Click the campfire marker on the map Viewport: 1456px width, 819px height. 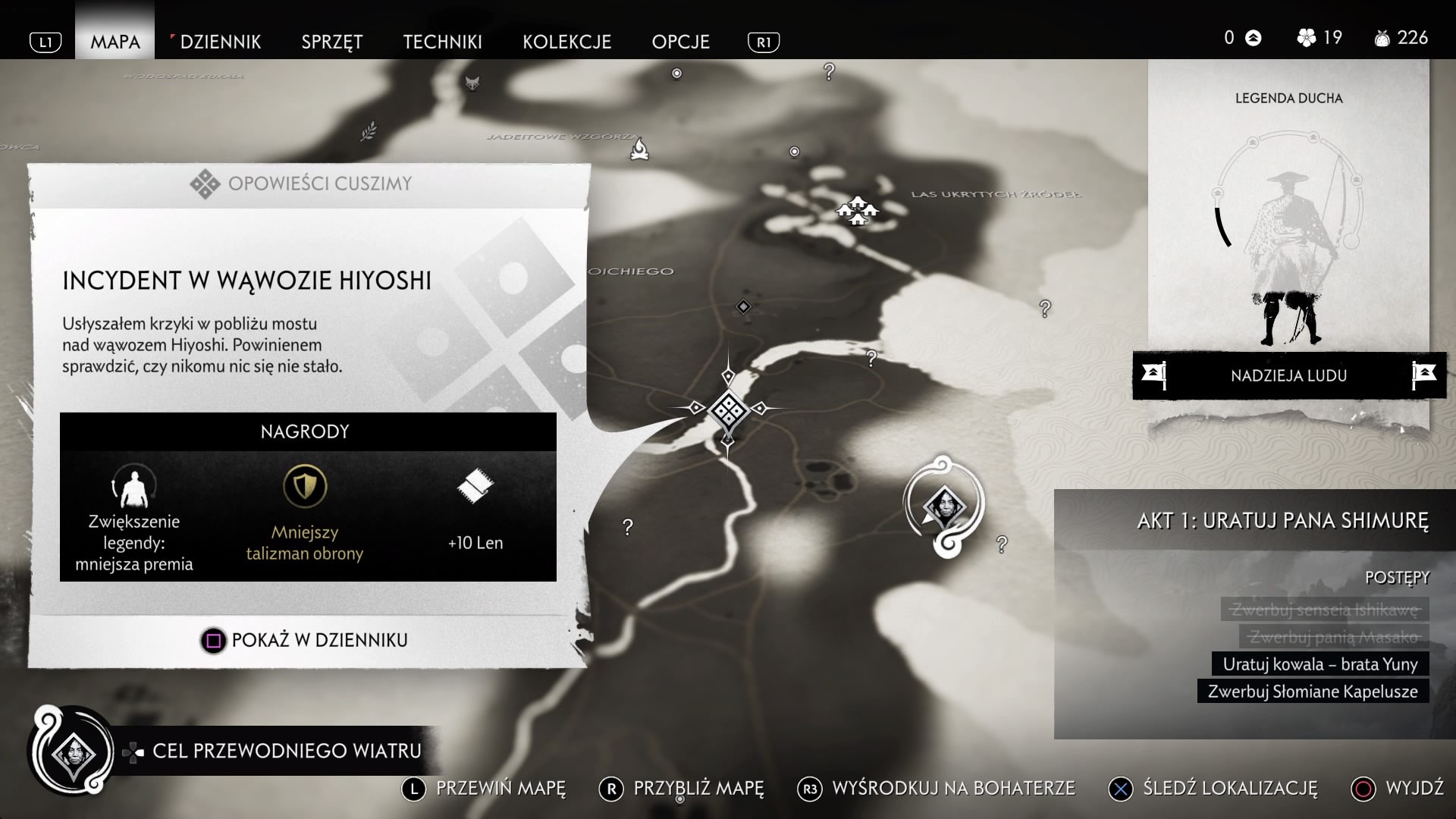(640, 149)
